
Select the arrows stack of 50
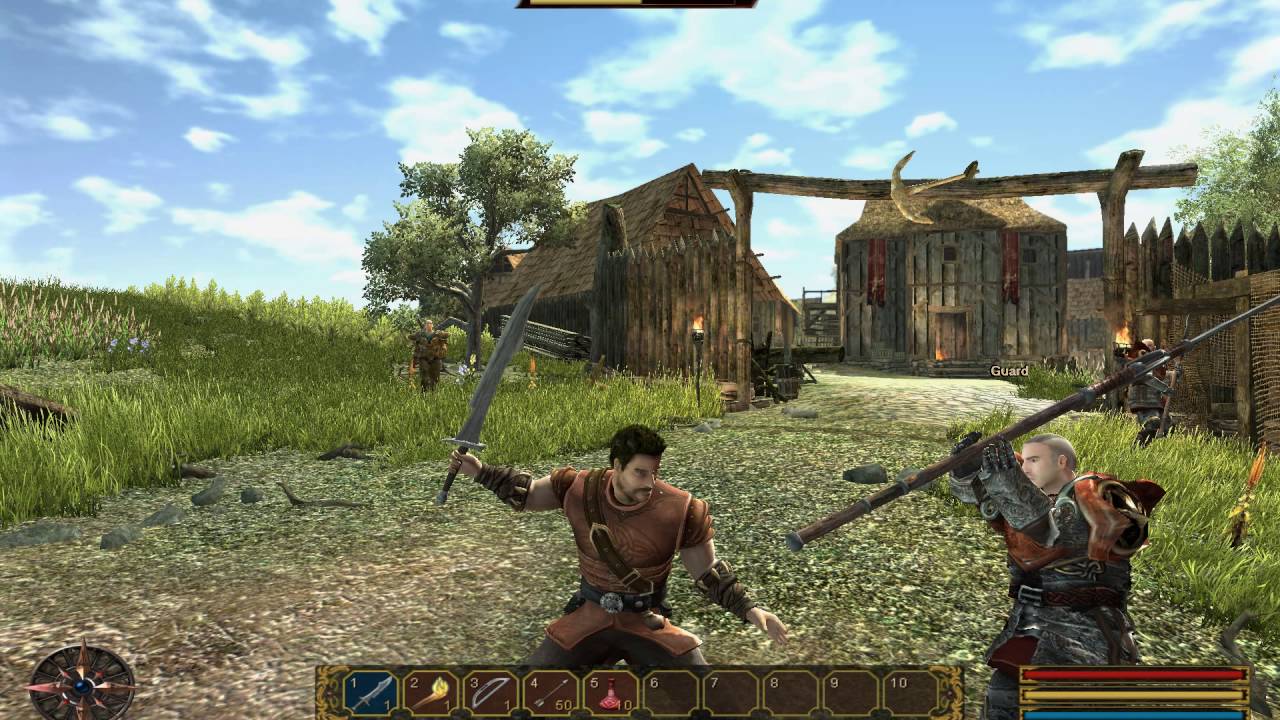point(552,692)
